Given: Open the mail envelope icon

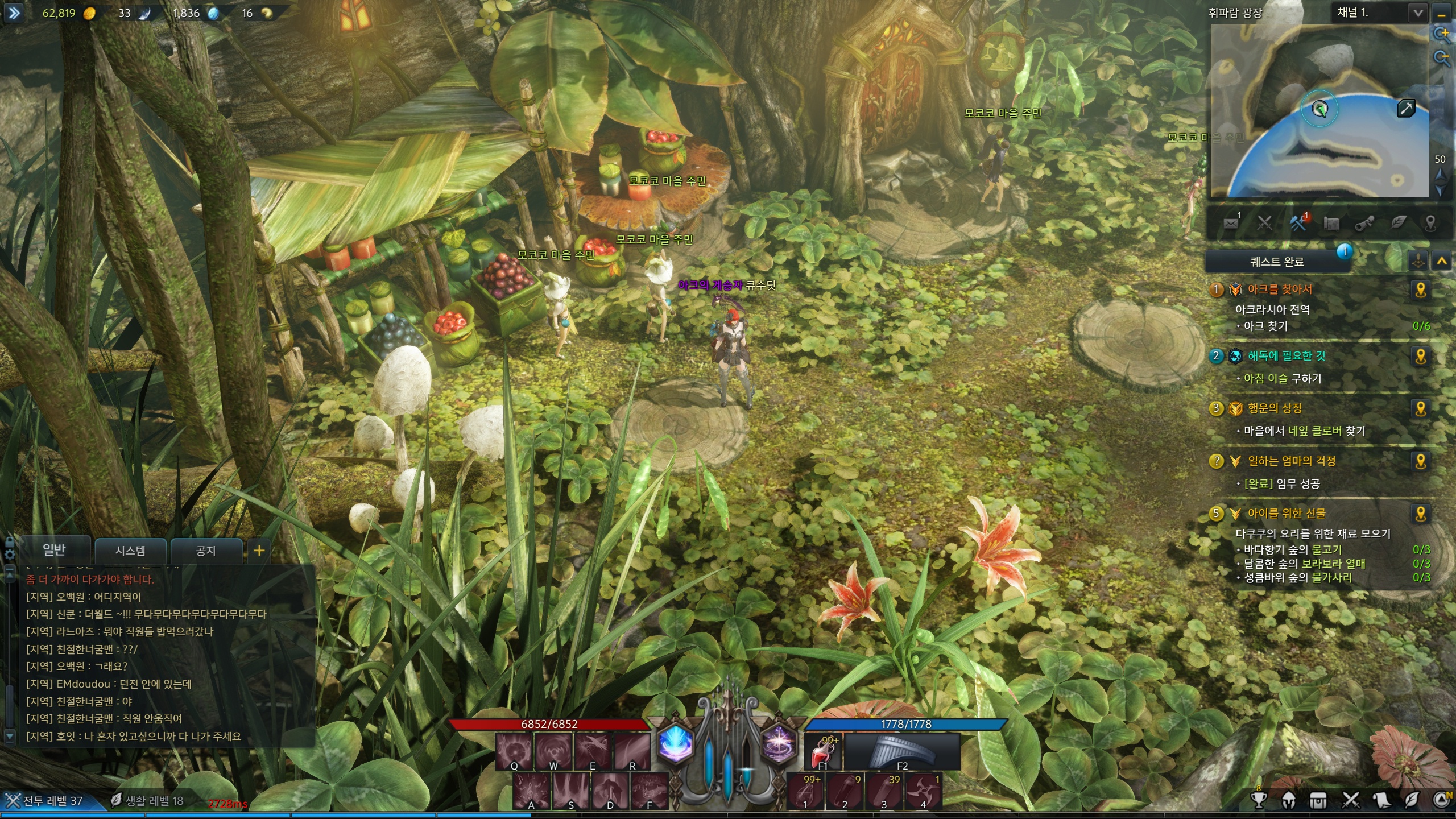Looking at the screenshot, I should pyautogui.click(x=1231, y=223).
